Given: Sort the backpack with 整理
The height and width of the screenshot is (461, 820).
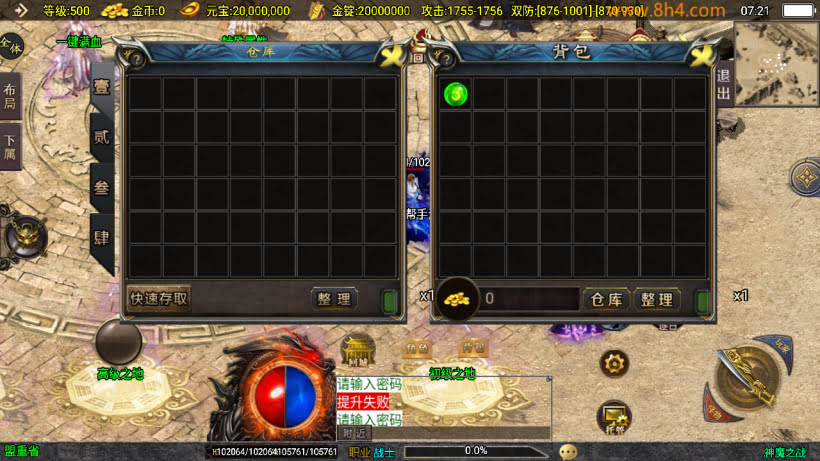Looking at the screenshot, I should pos(656,299).
